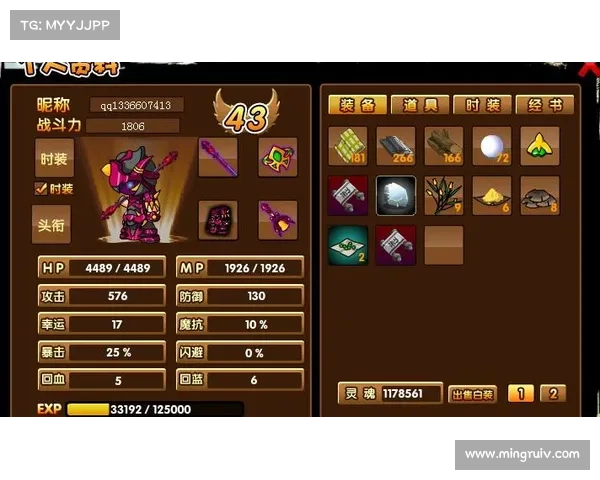600x480 pixels.
Task: Select the equipped purple claw accessory slot
Action: [277, 220]
